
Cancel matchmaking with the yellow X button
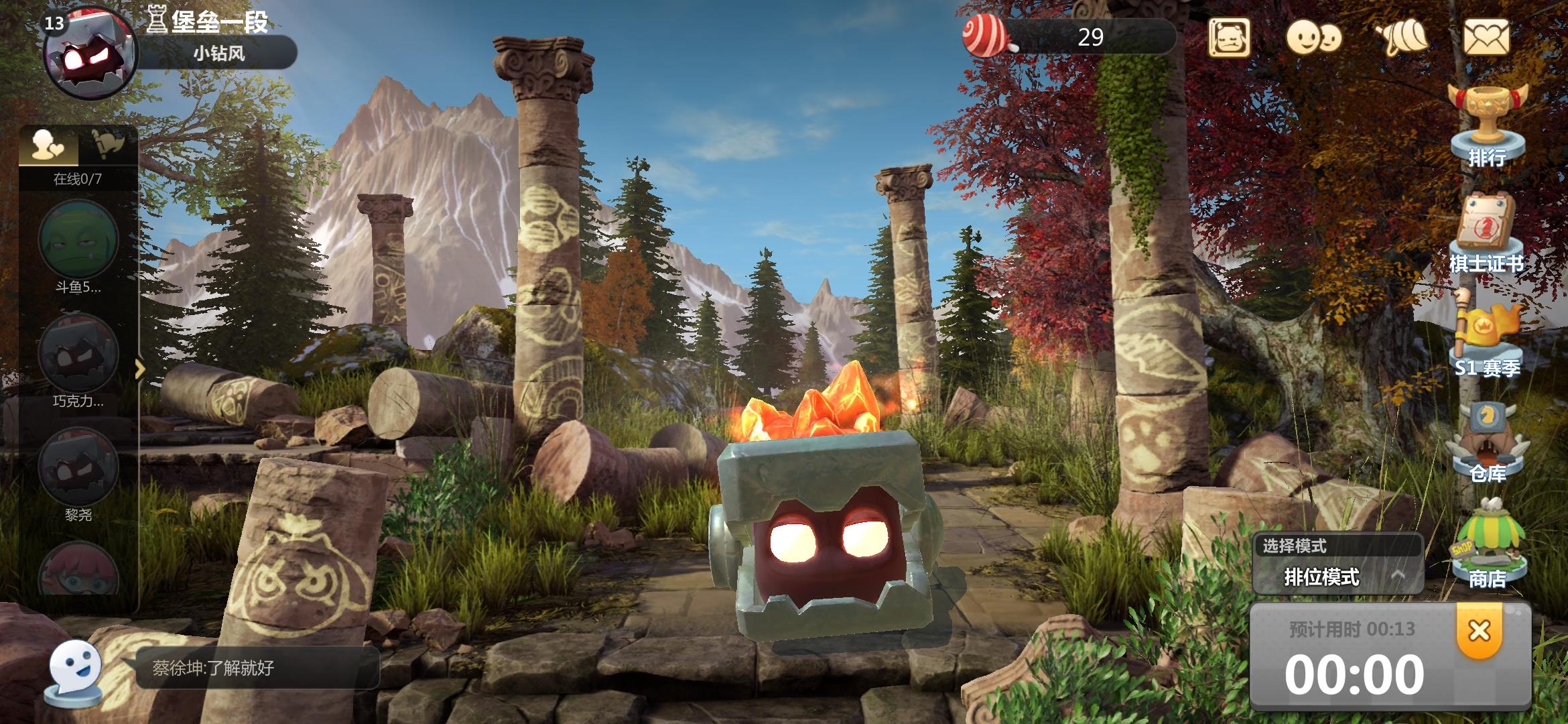pos(1479,631)
